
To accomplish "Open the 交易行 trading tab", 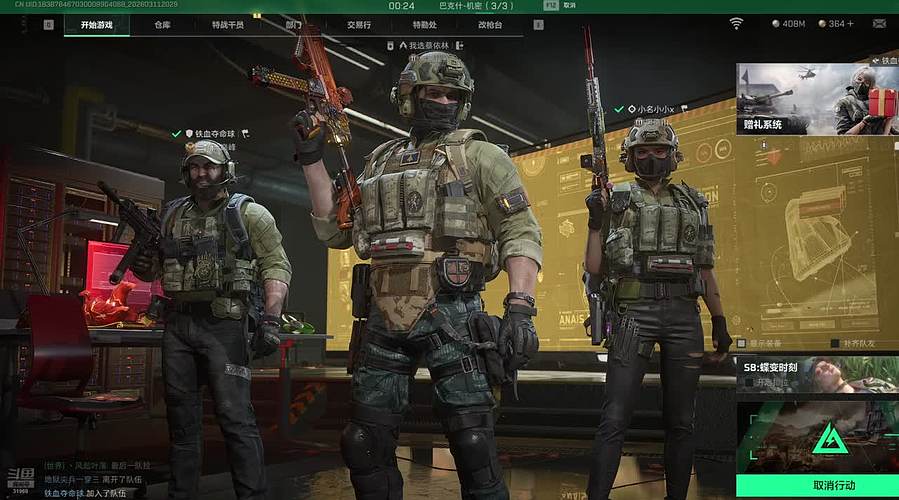I will [x=359, y=23].
